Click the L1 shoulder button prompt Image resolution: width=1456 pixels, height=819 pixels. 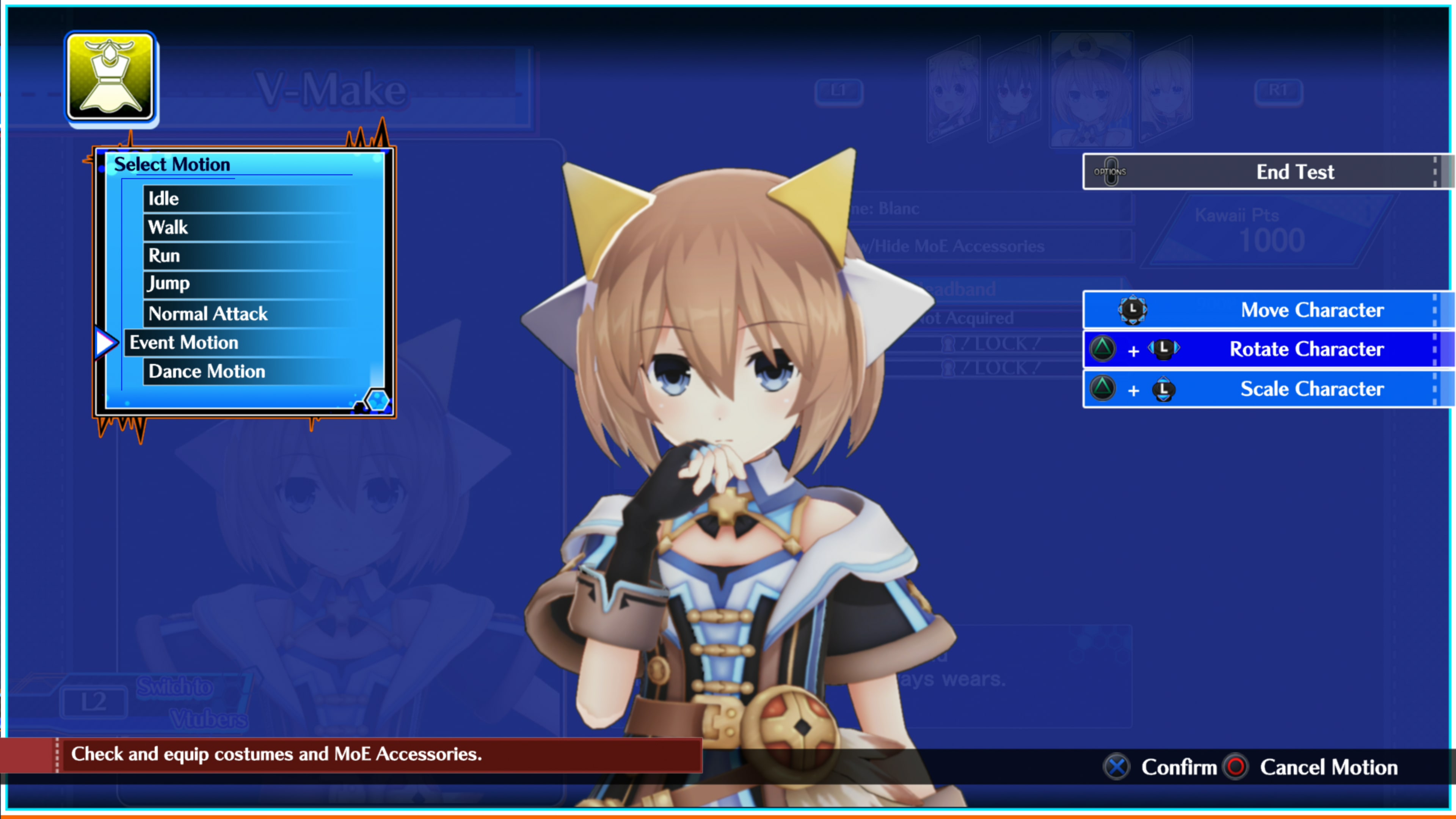pos(840,91)
